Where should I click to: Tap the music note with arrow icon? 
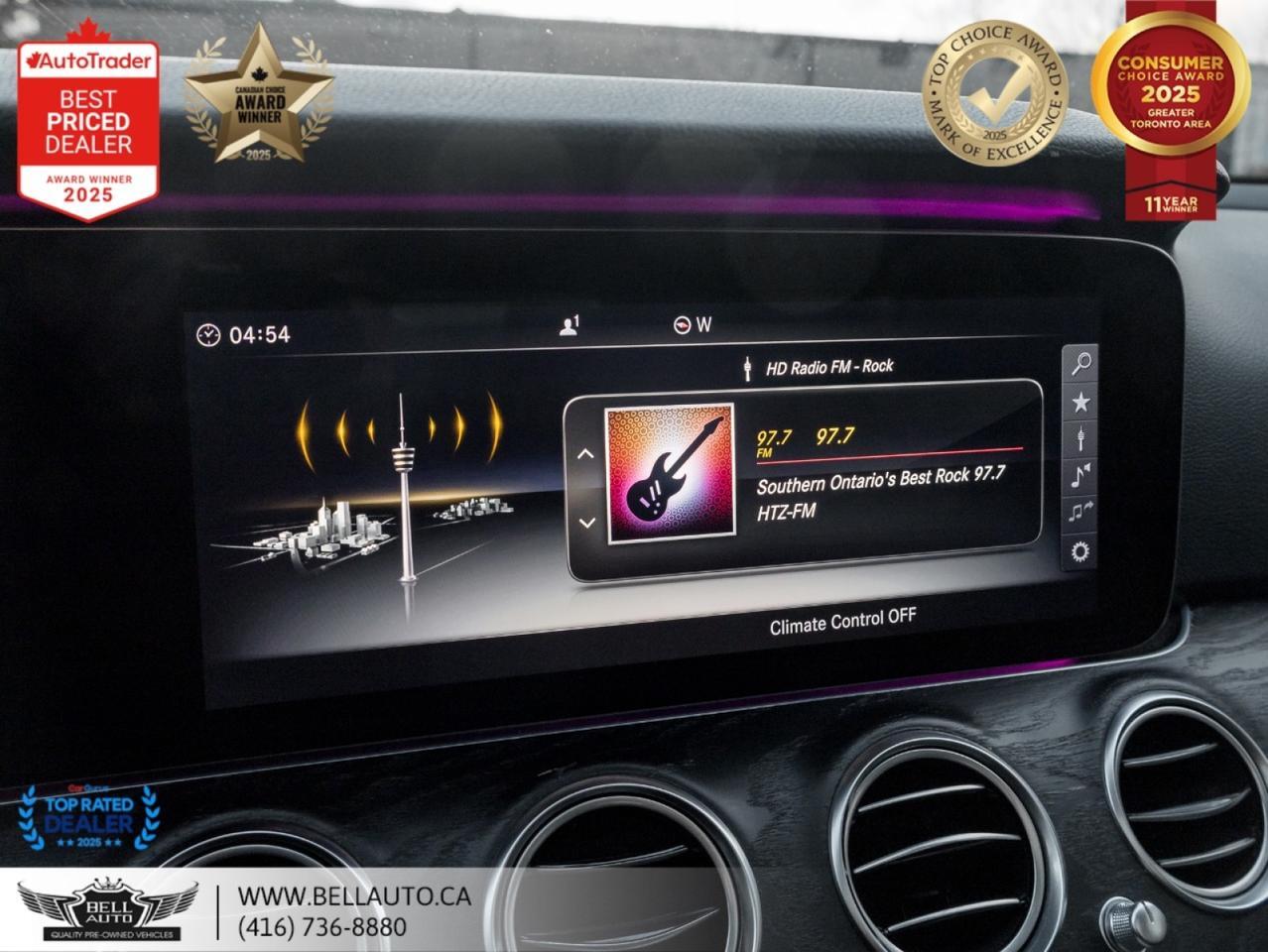[x=1079, y=513]
